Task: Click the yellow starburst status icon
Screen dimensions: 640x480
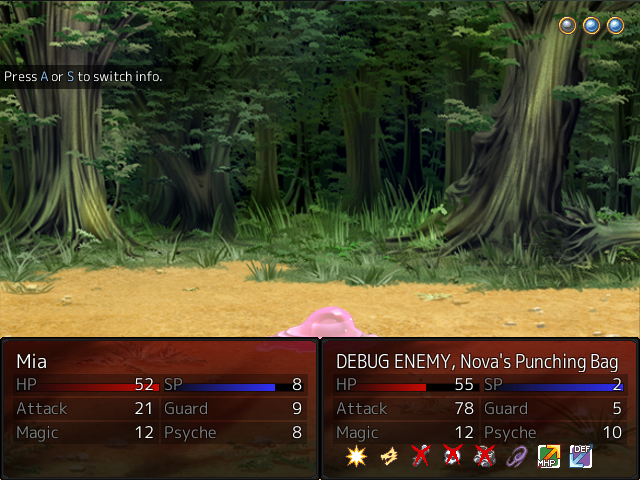Action: (356, 457)
